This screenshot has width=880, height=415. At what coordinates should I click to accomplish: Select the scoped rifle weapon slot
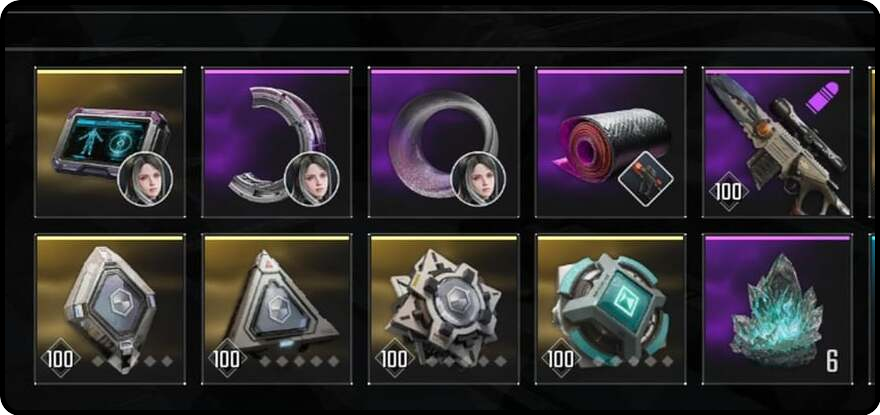click(x=777, y=143)
